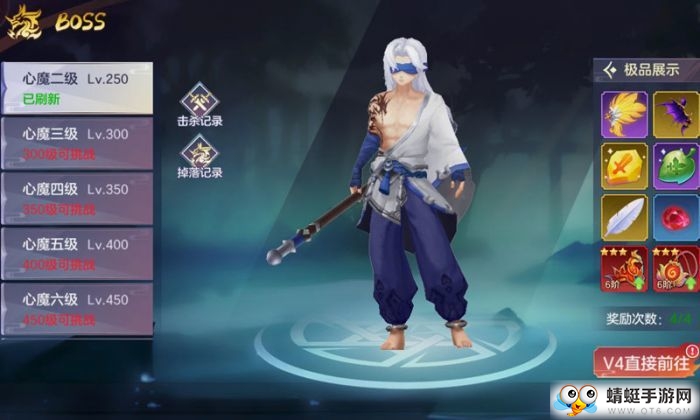Select the 心魔二级 Lv.250 boss row

[75, 88]
